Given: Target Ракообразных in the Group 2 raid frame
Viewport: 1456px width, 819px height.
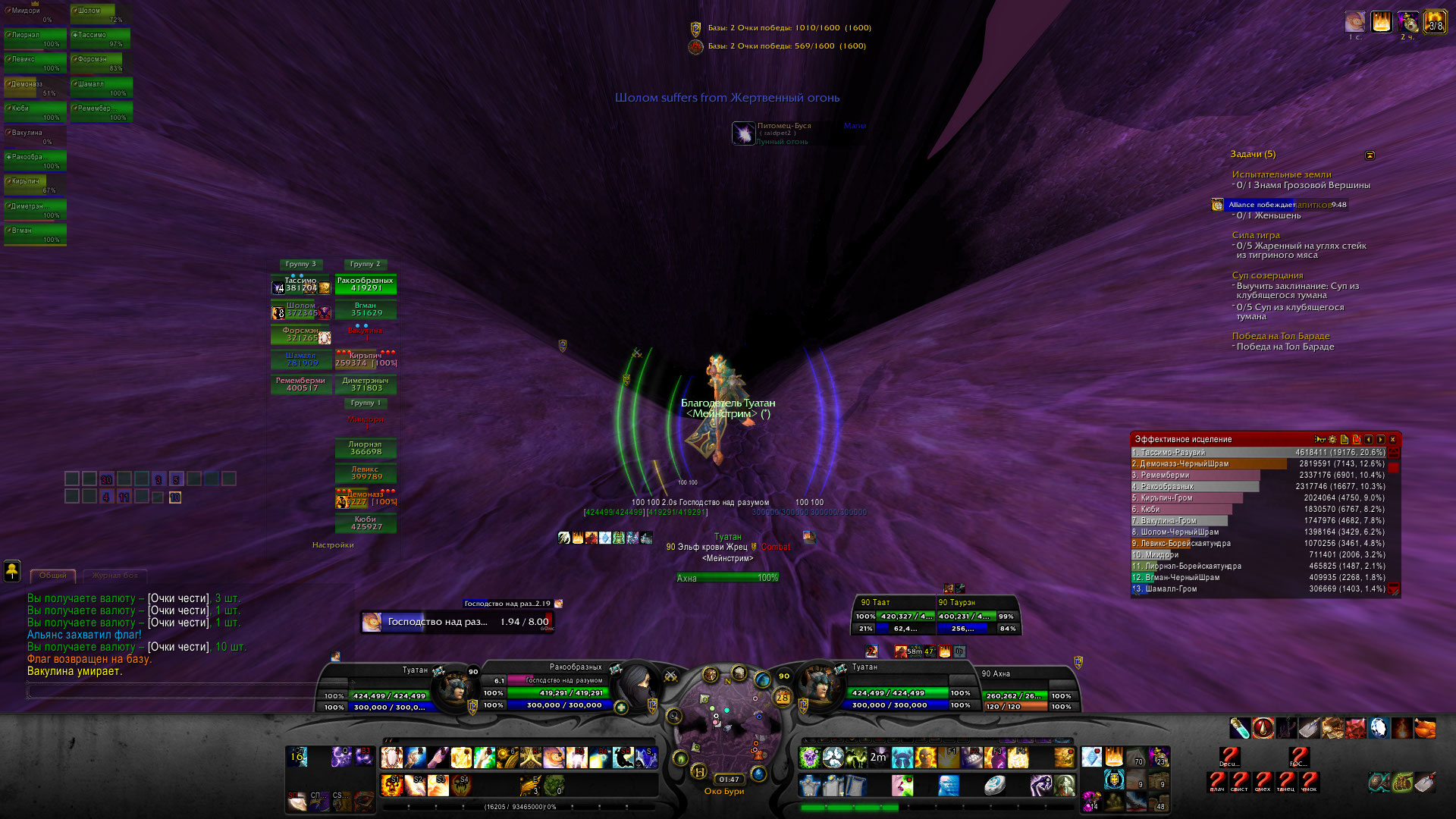Looking at the screenshot, I should pyautogui.click(x=366, y=285).
